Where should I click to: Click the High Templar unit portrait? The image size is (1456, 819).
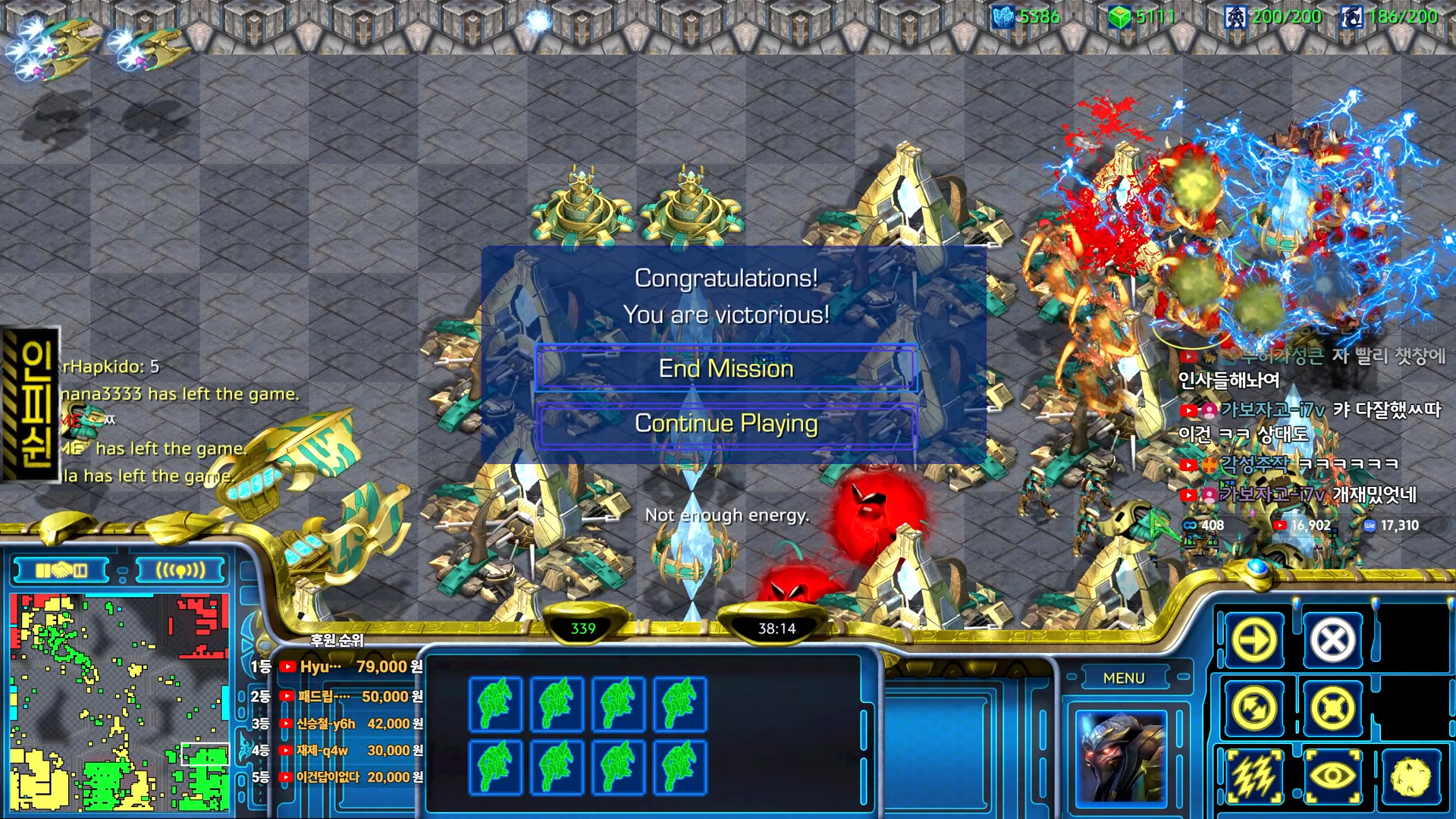coord(1121,756)
